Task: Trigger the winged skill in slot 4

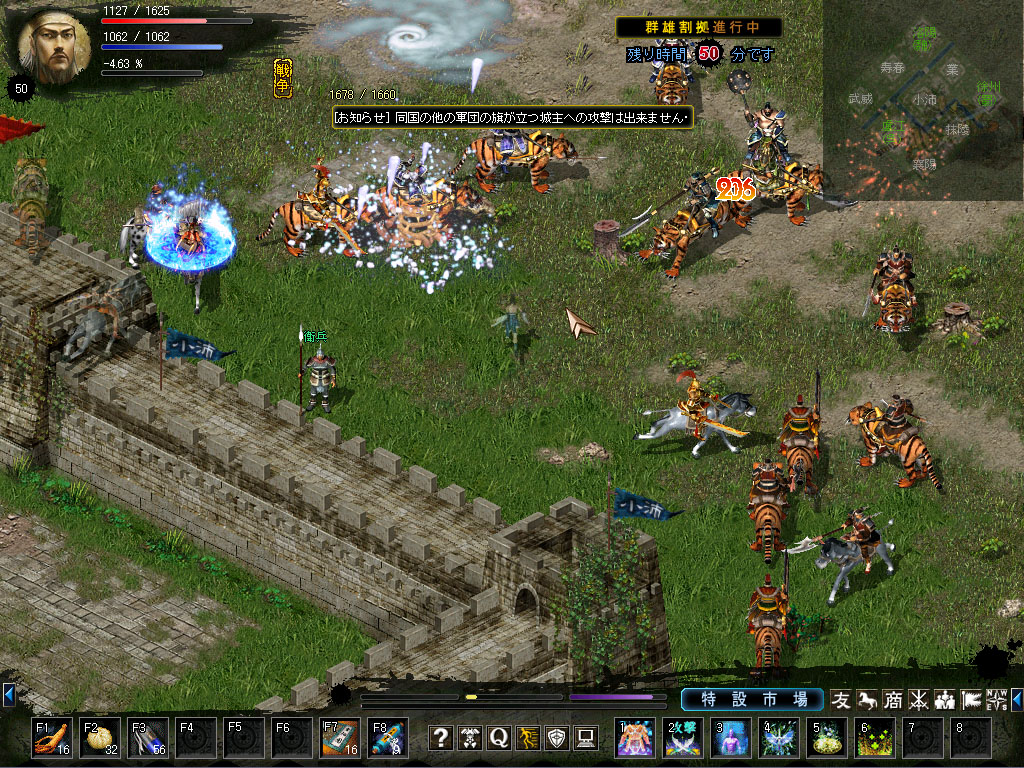Action: (x=779, y=738)
